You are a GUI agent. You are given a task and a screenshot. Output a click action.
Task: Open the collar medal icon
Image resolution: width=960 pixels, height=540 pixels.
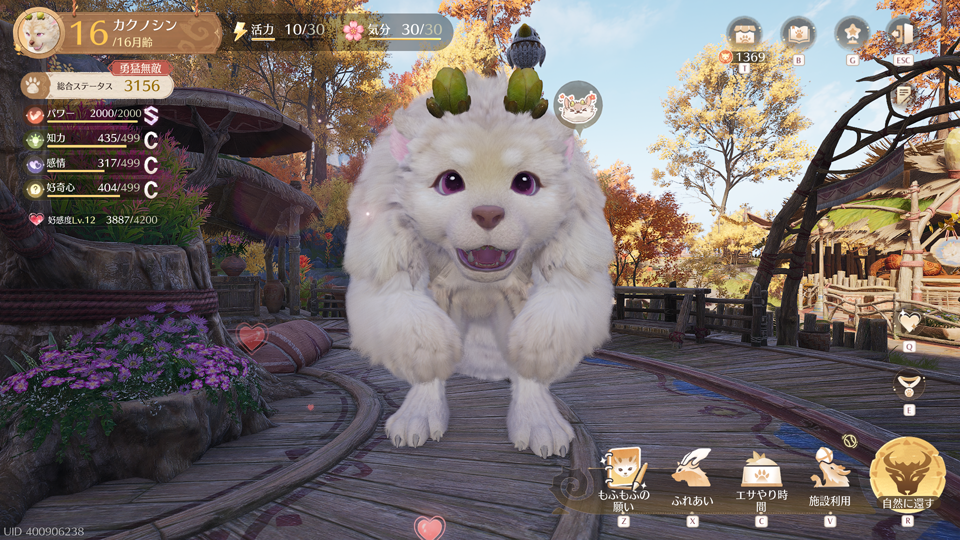click(x=908, y=384)
